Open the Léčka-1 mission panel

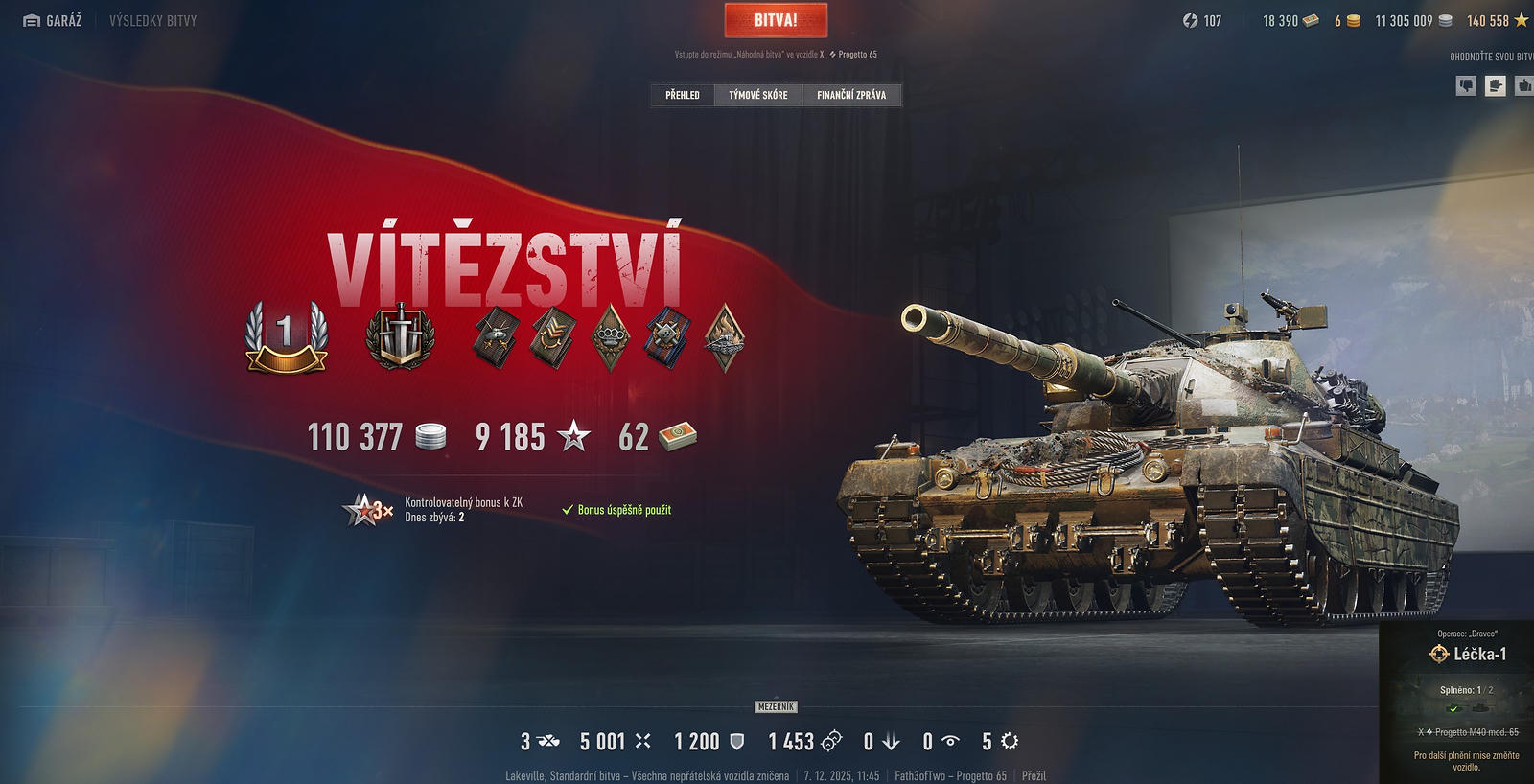tap(1469, 655)
